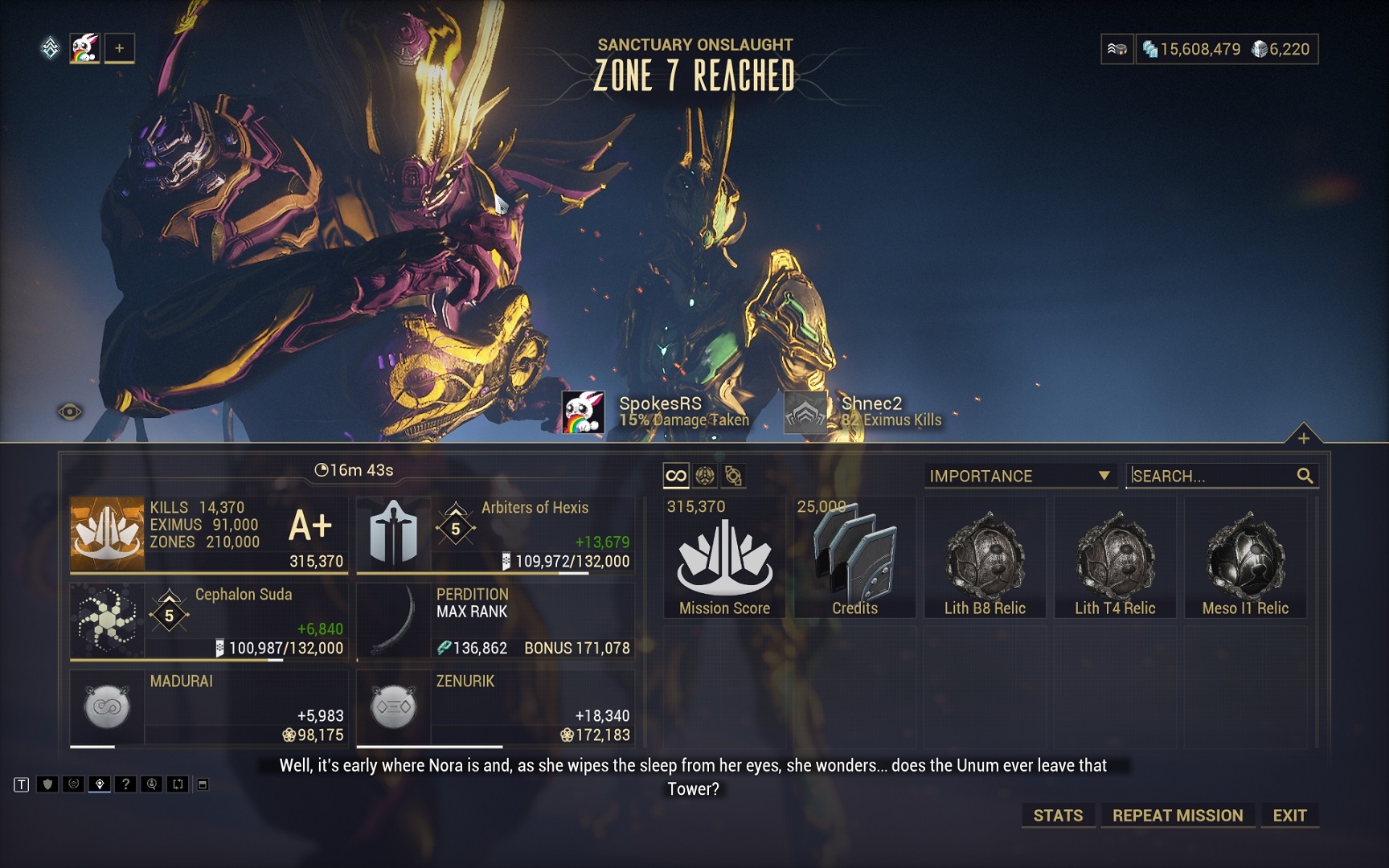The width and height of the screenshot is (1389, 868).
Task: View the Arbiters of Hexis standing panel
Action: [495, 534]
